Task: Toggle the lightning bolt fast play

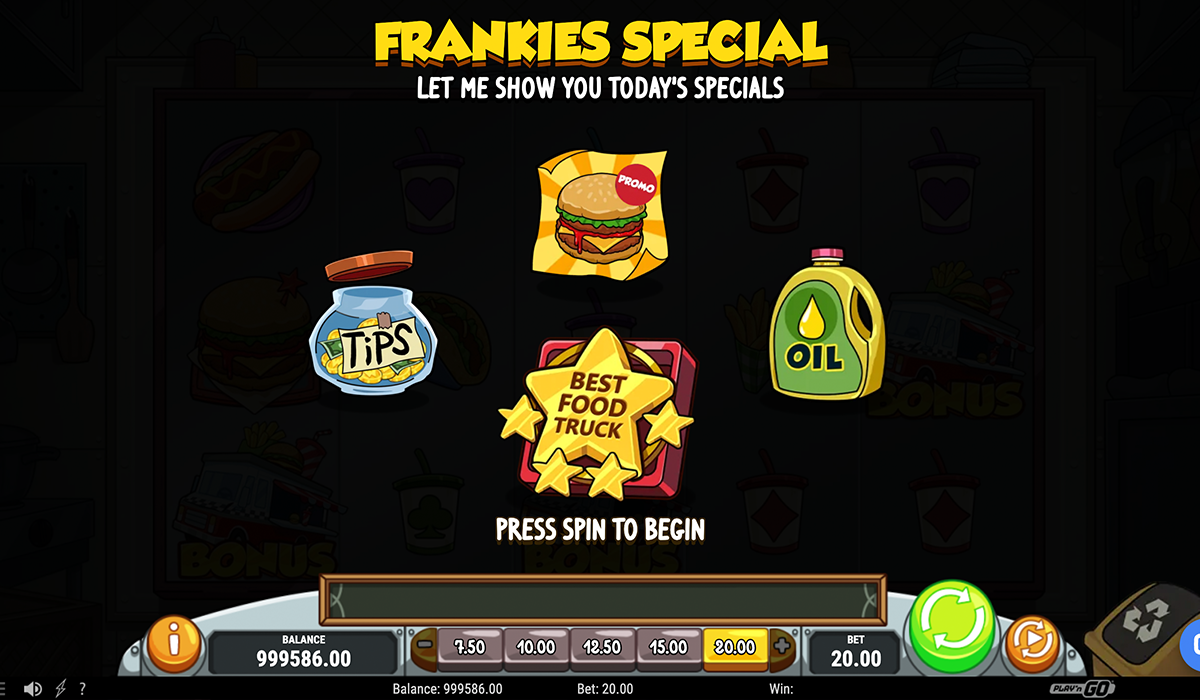Action: (x=60, y=689)
